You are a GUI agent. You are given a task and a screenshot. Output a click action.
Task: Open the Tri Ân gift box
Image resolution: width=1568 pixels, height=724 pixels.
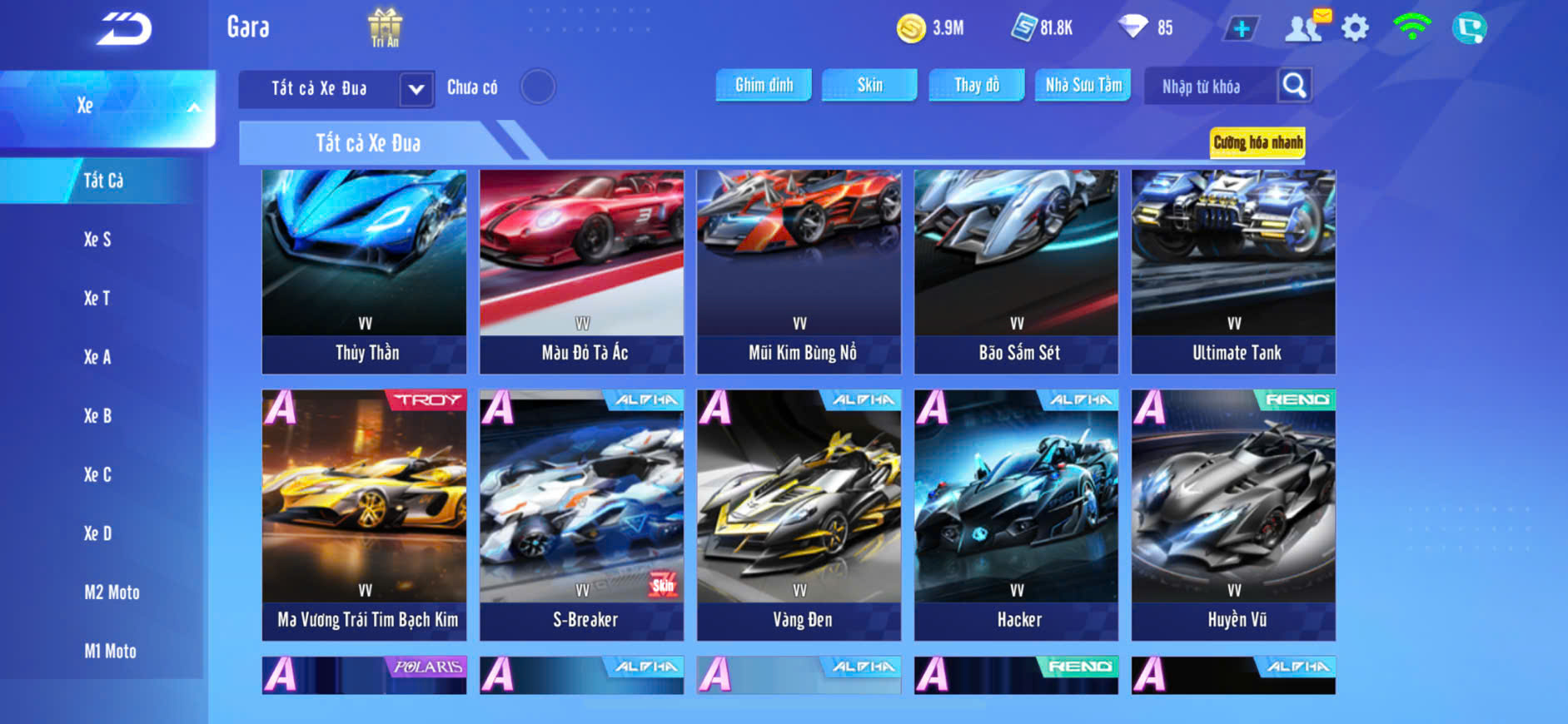[x=385, y=27]
